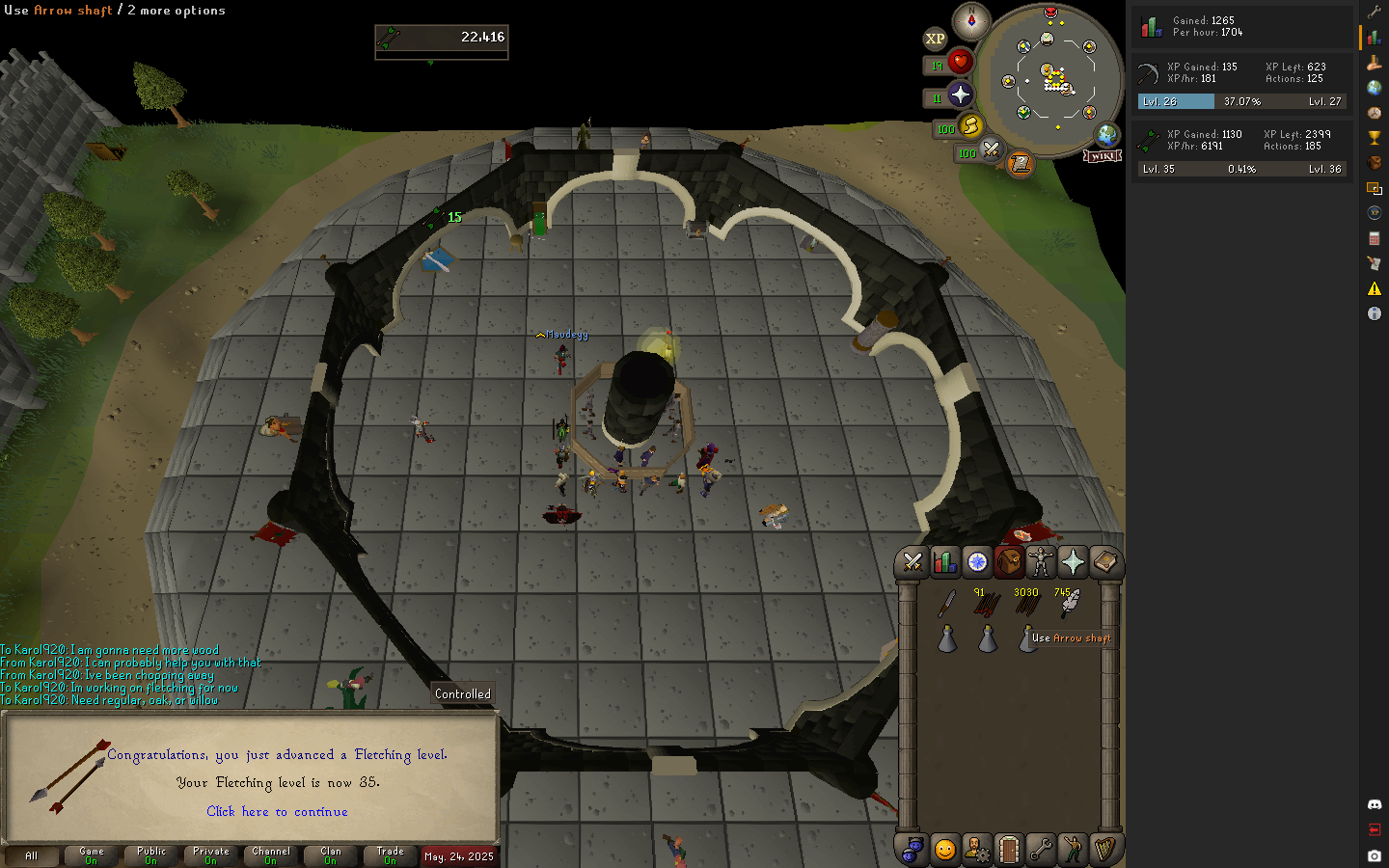Open the Prayer tab
This screenshot has height=868, width=1389.
pyautogui.click(x=1073, y=561)
